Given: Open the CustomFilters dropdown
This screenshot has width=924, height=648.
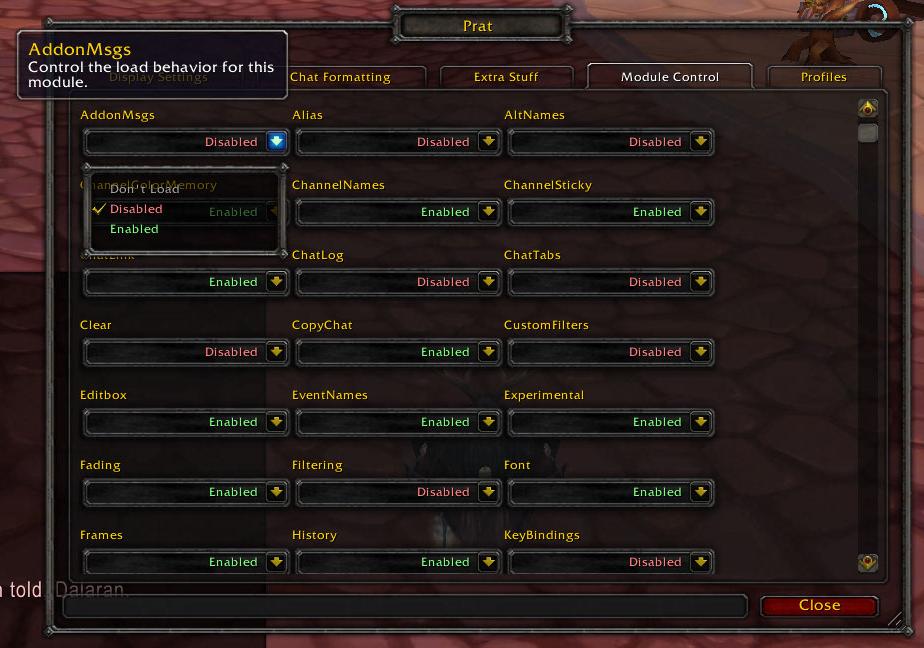Looking at the screenshot, I should [x=700, y=352].
